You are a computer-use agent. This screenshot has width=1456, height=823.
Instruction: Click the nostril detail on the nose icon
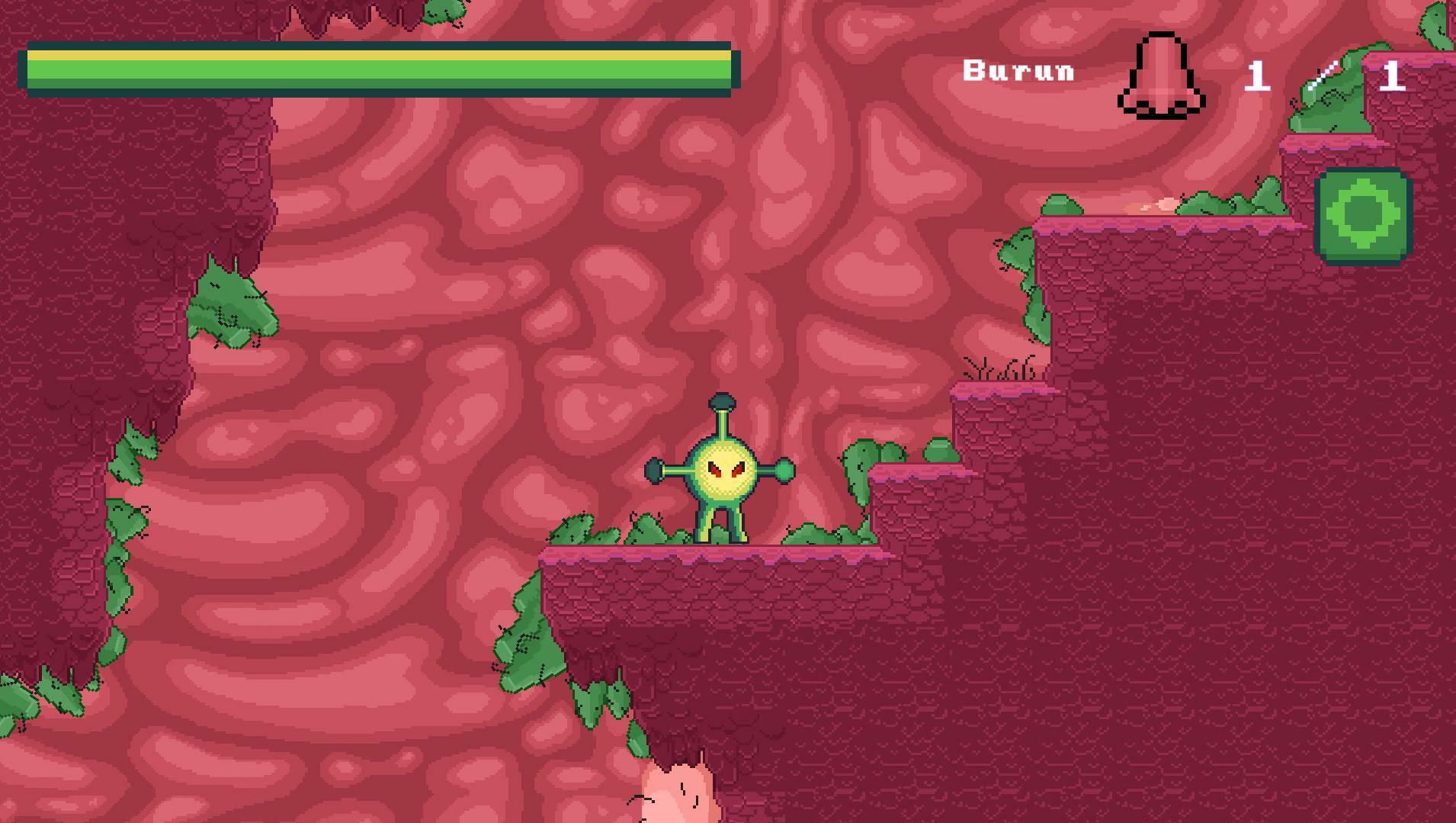coord(1143,103)
